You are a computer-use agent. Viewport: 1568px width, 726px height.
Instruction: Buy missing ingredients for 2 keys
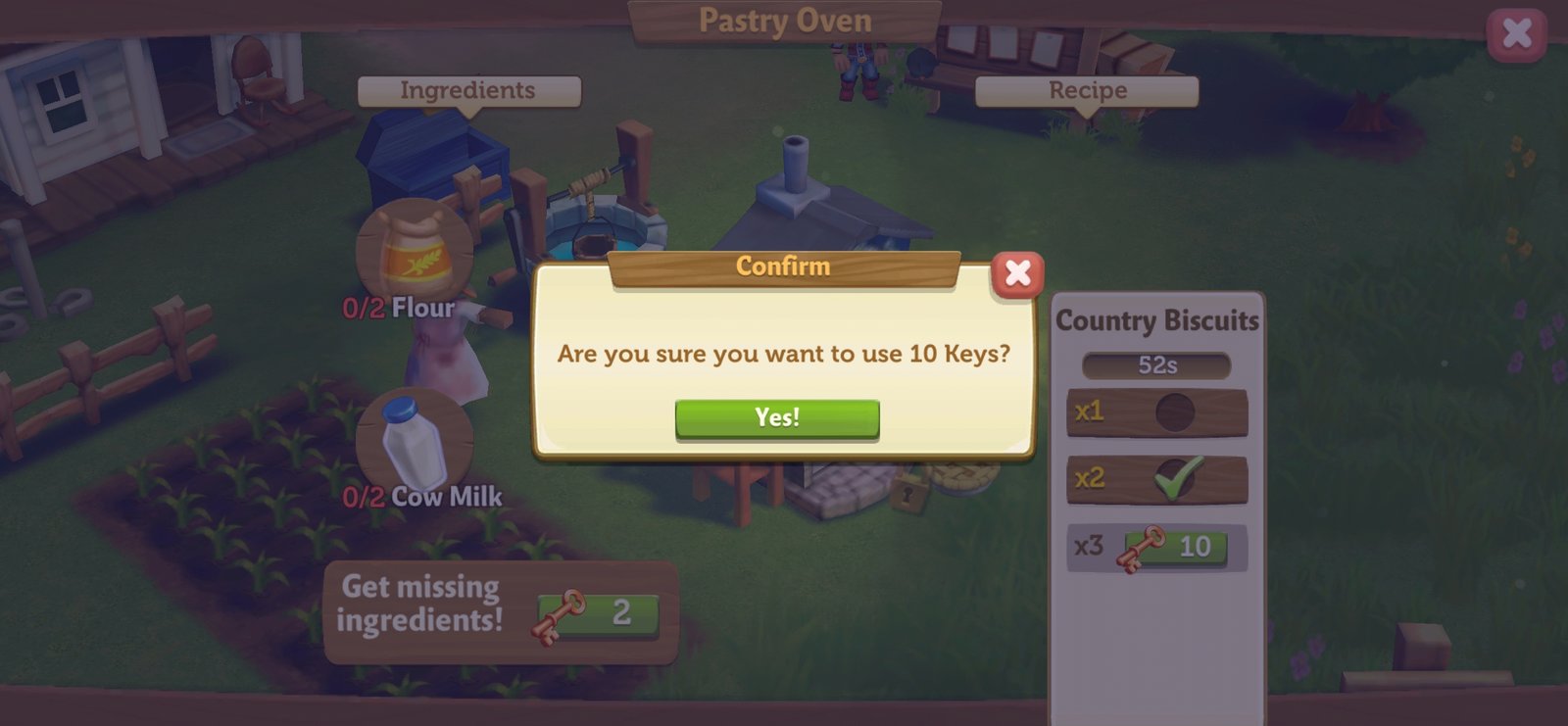[597, 614]
